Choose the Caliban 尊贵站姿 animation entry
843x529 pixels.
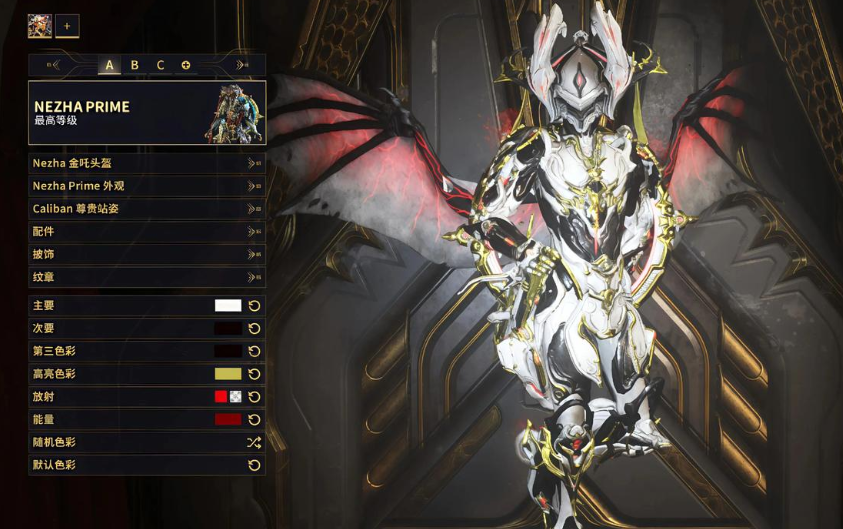click(x=146, y=209)
